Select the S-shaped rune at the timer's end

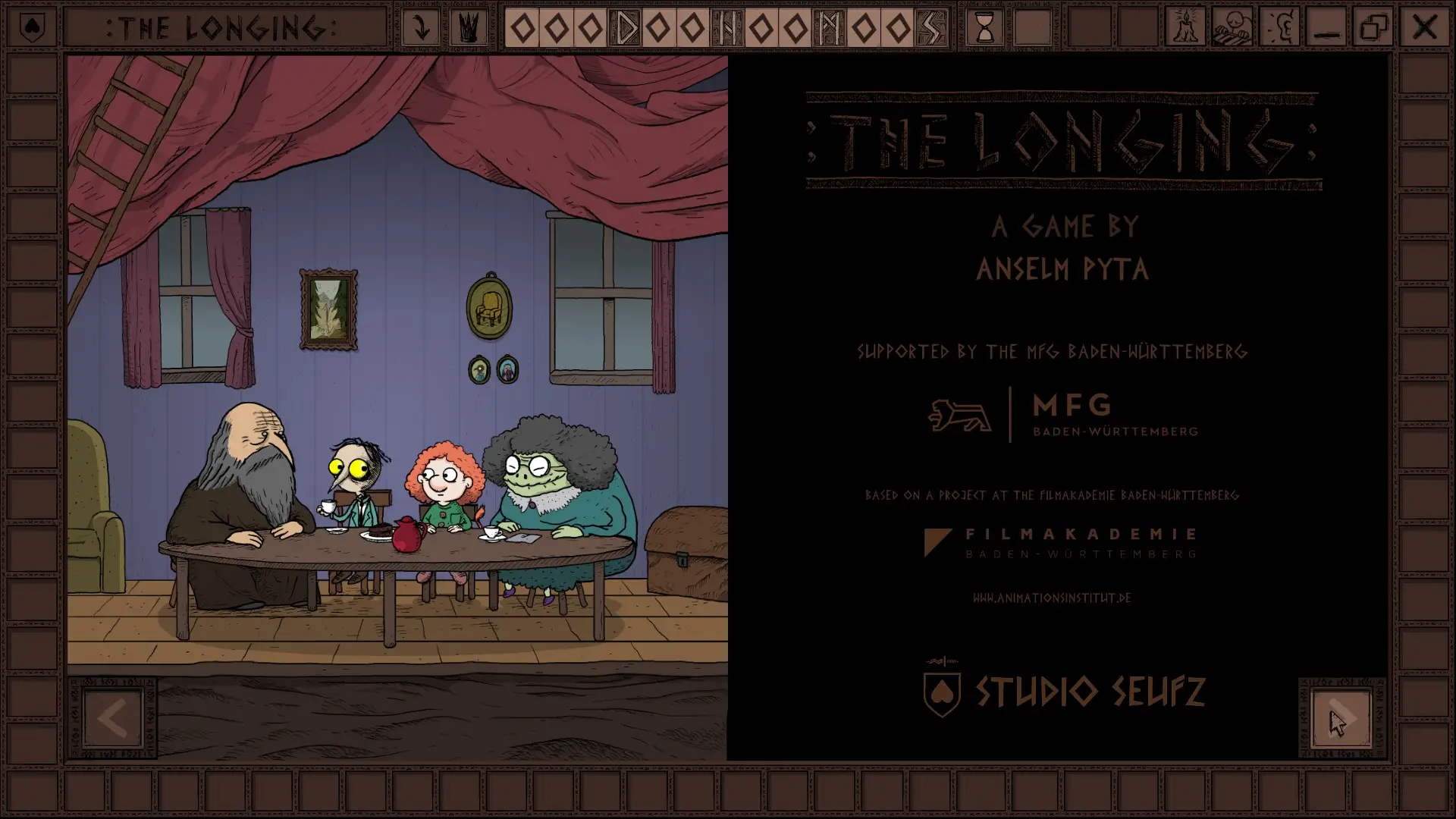tap(930, 28)
